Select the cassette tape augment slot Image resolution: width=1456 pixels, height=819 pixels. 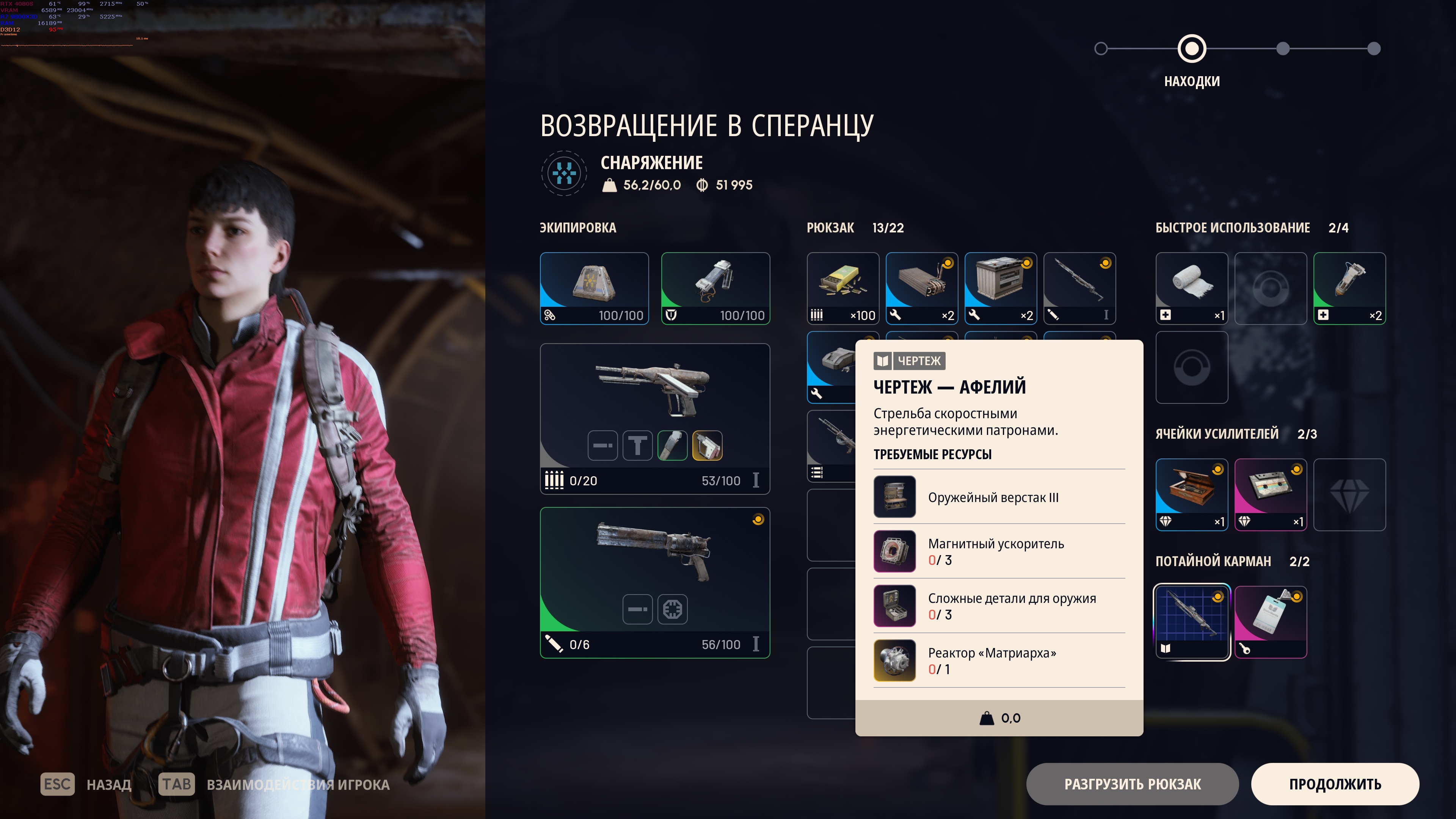[1270, 494]
